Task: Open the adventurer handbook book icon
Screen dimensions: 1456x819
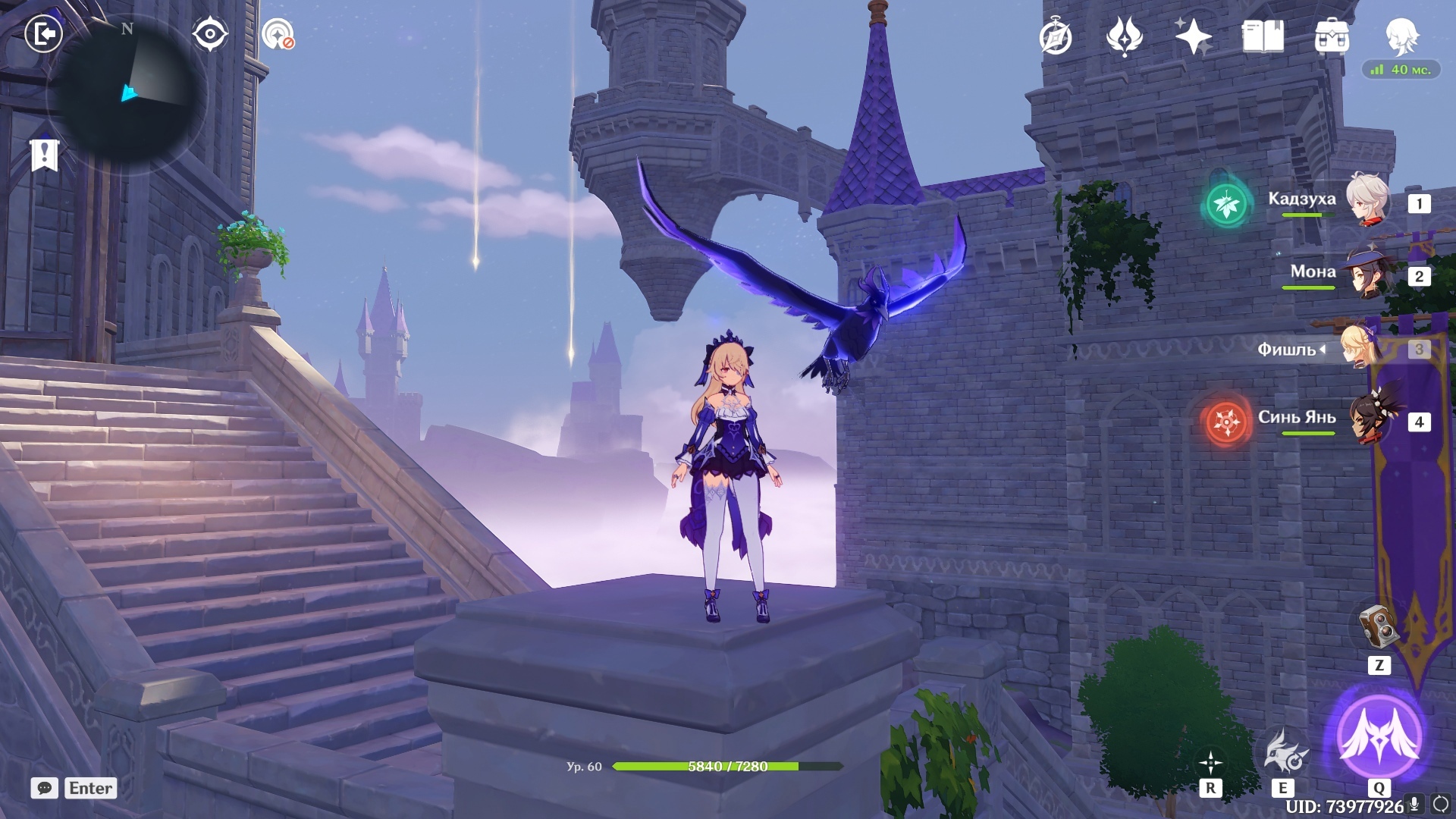Action: 1263,36
